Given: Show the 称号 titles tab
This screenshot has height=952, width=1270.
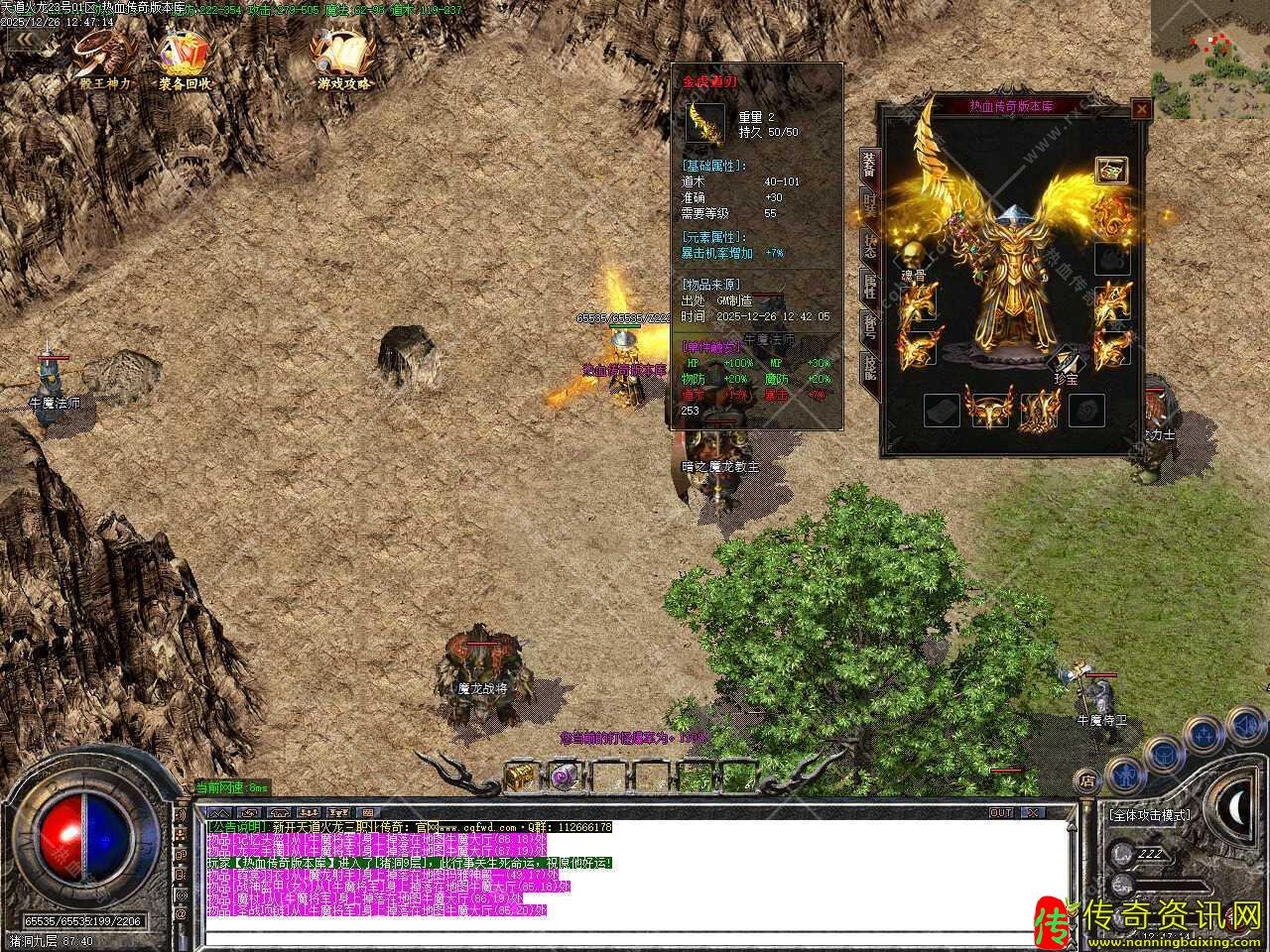Looking at the screenshot, I should tap(870, 328).
